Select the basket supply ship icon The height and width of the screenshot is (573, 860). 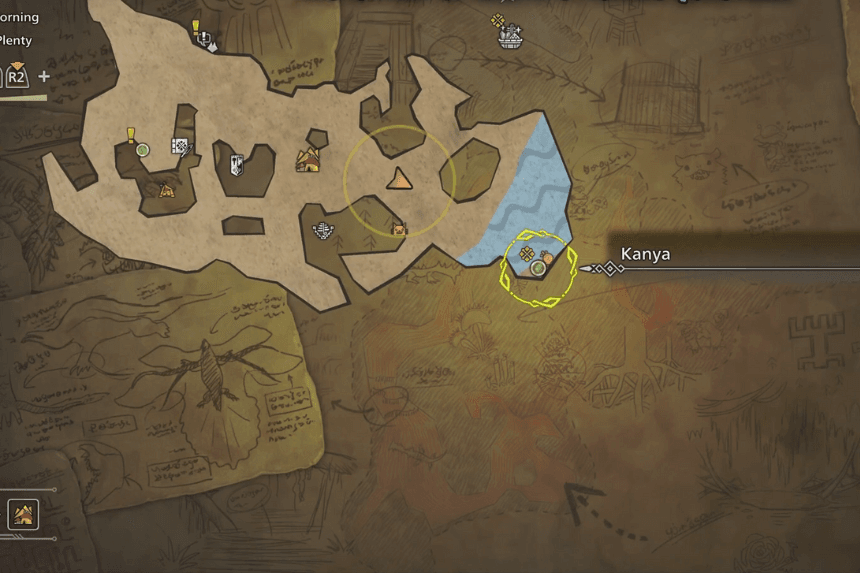[511, 38]
